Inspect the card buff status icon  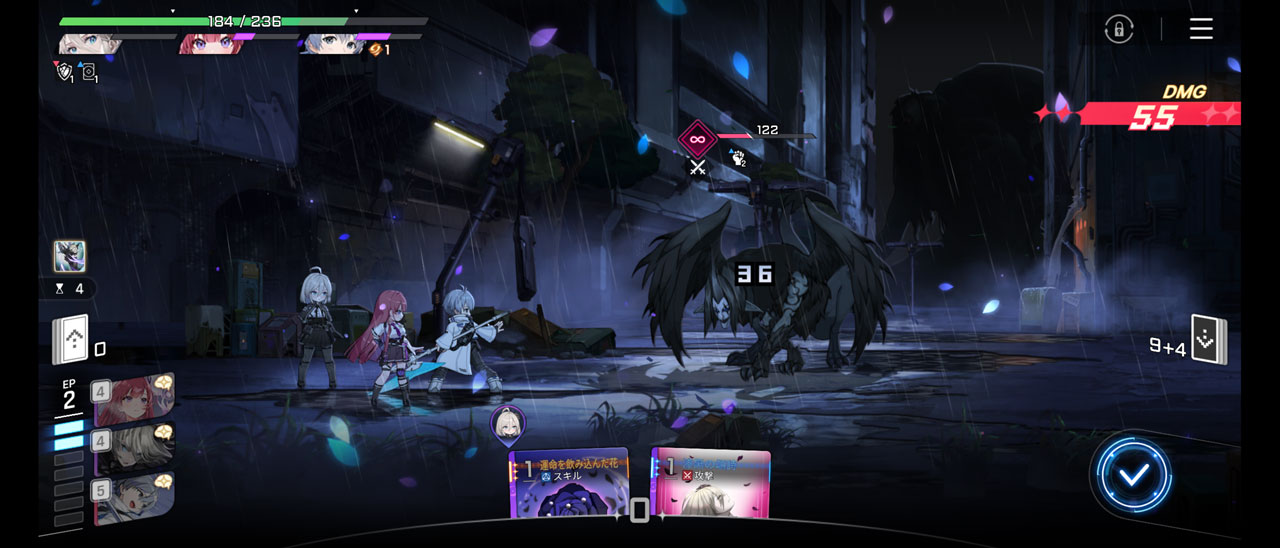pyautogui.click(x=88, y=72)
